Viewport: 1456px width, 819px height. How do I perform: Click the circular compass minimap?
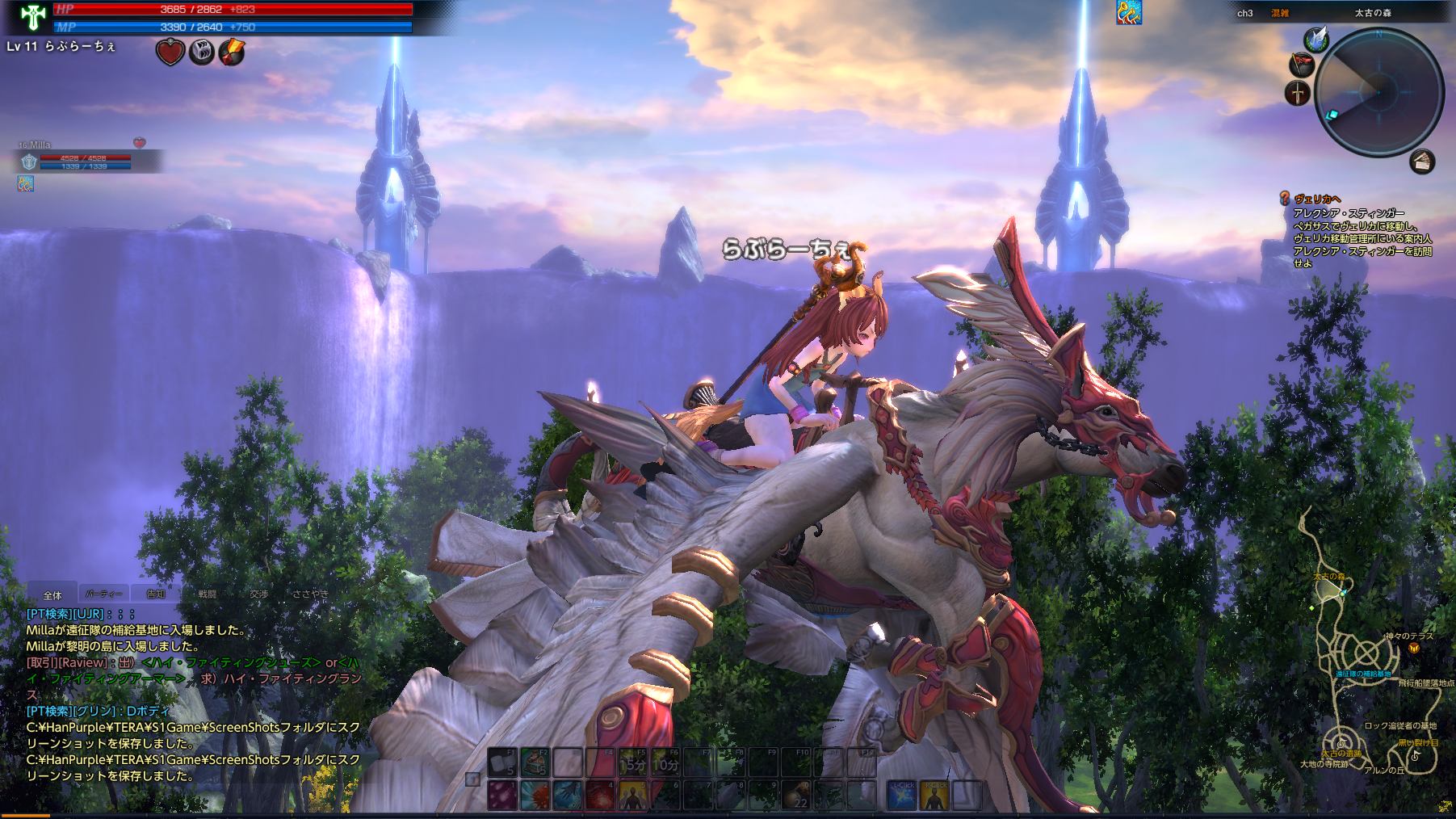(x=1379, y=91)
